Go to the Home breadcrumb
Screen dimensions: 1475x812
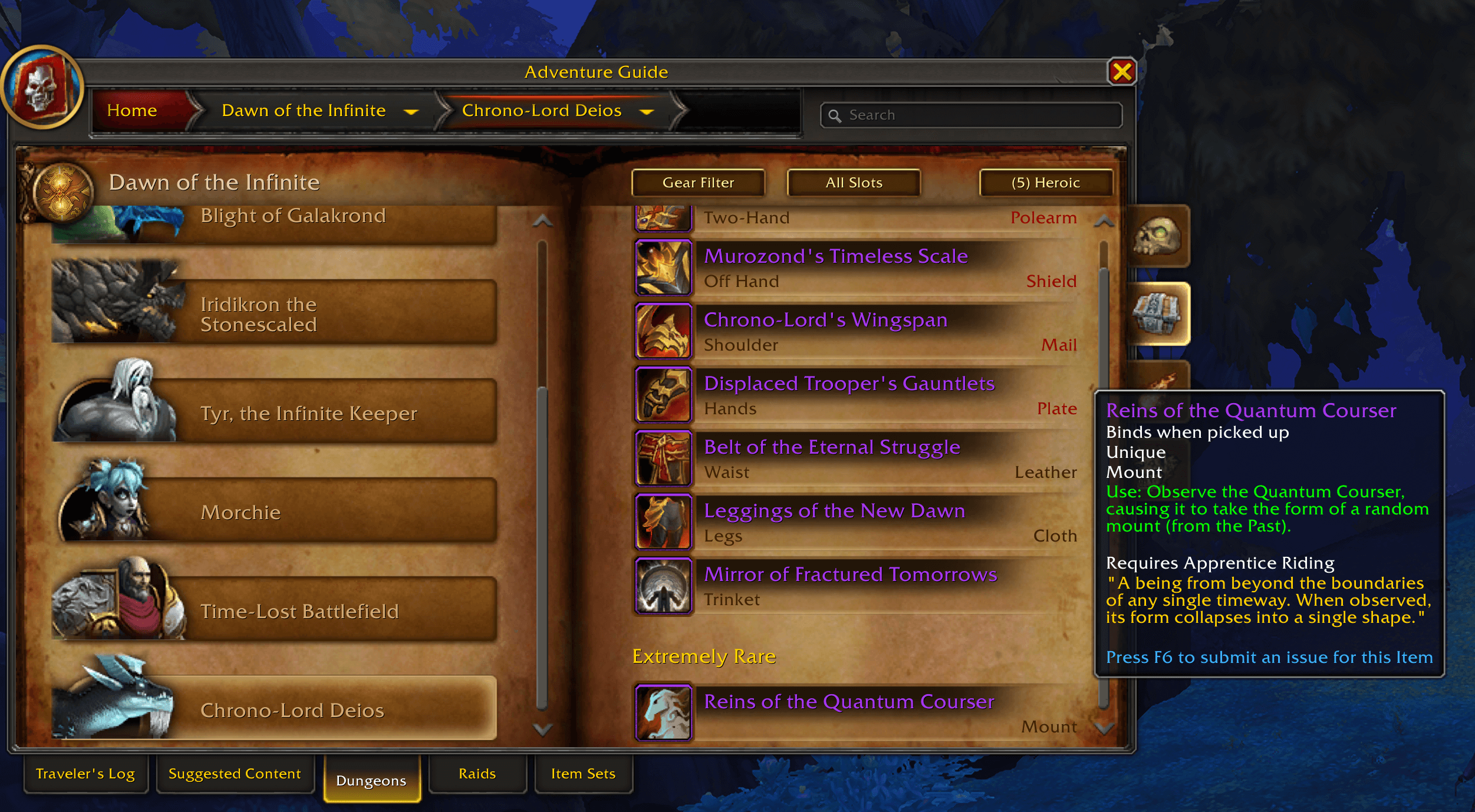point(132,111)
